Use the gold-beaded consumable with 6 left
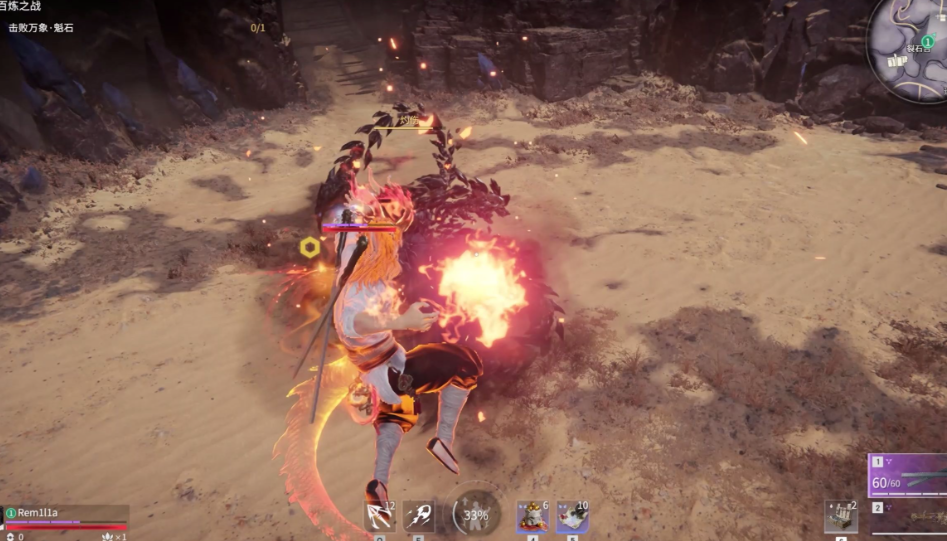Screen dimensions: 947x541 coord(532,516)
